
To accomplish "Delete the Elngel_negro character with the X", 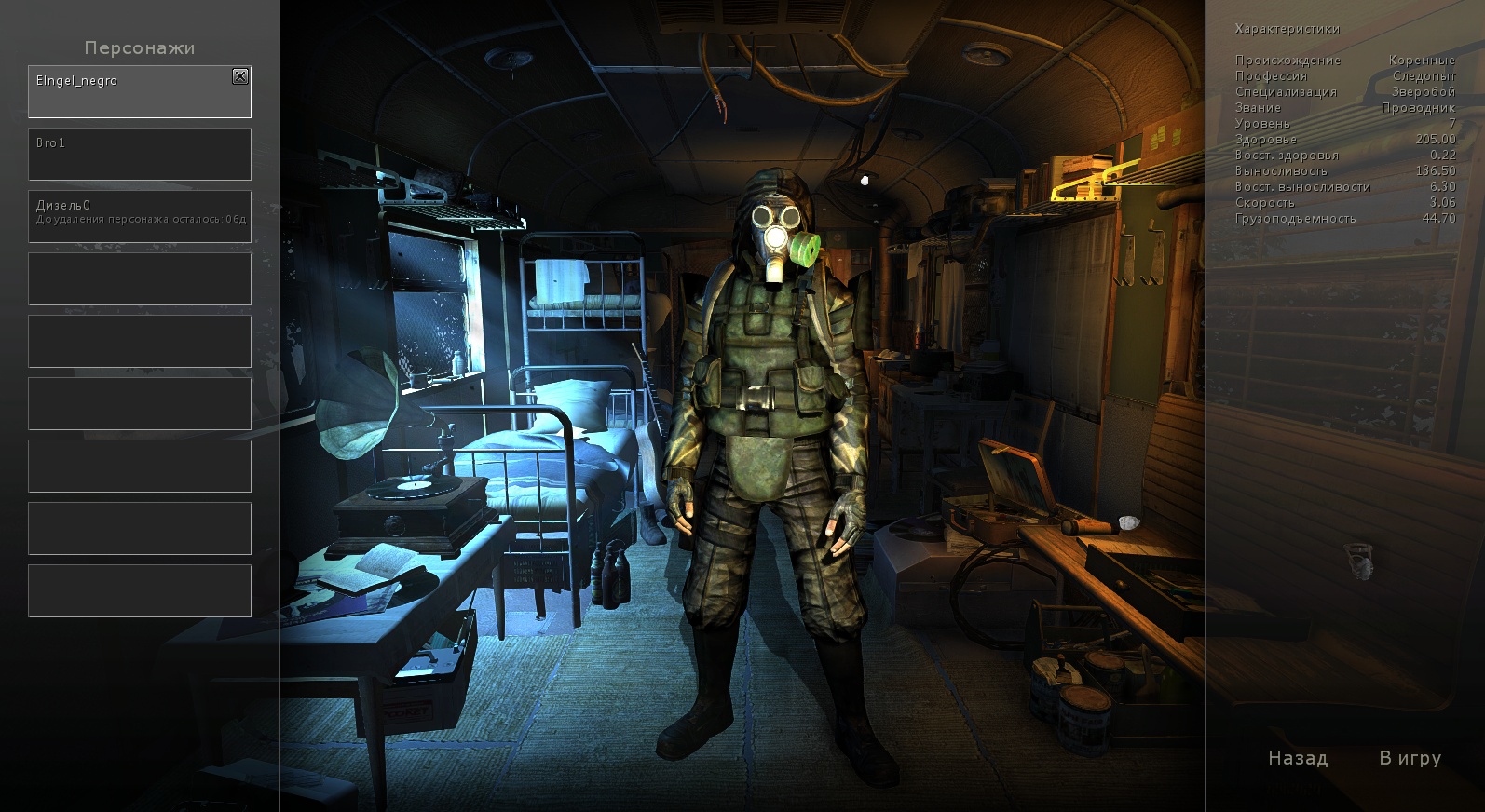I will [x=240, y=76].
